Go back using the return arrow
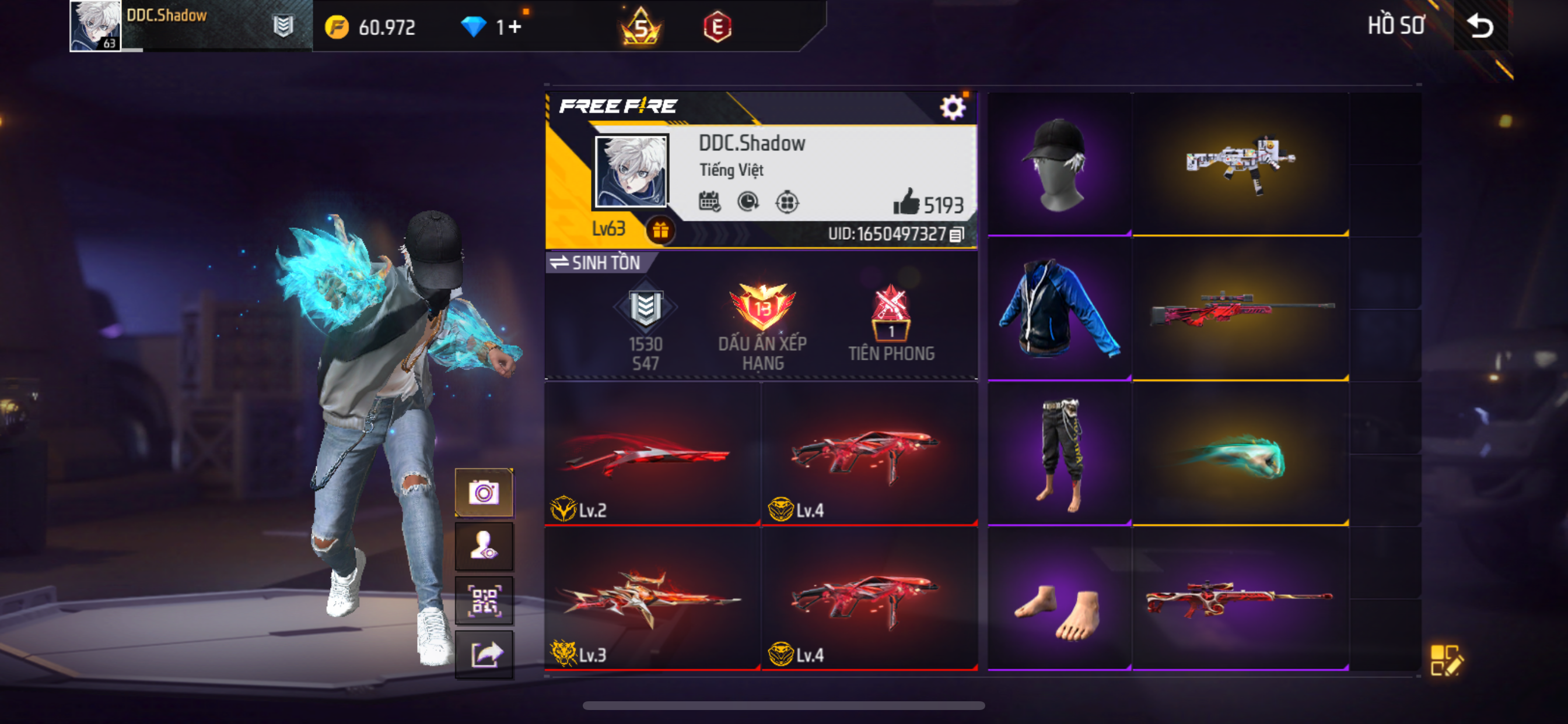This screenshot has height=724, width=1568. click(1480, 26)
